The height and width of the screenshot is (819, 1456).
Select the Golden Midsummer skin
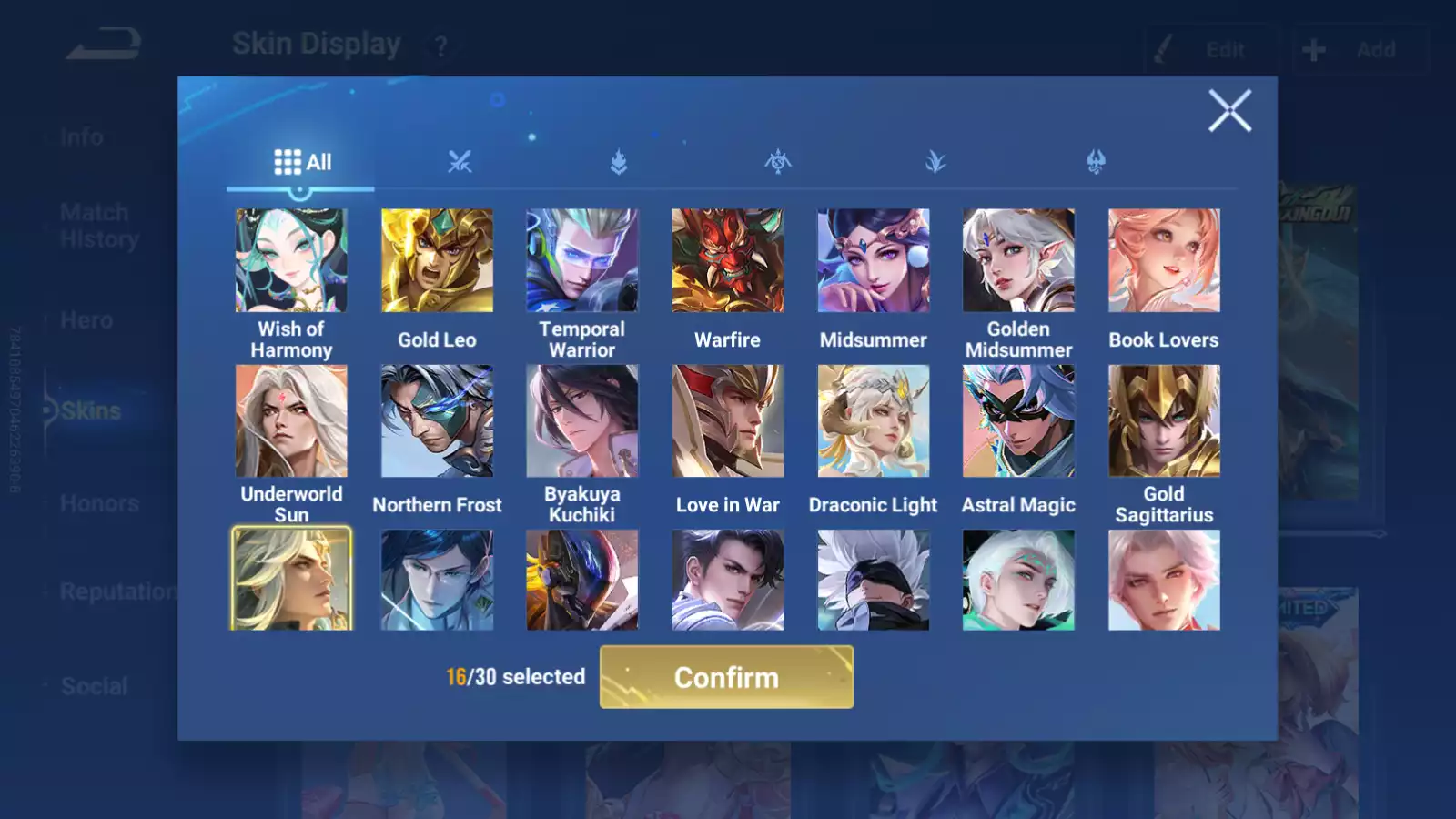[x=1018, y=261]
